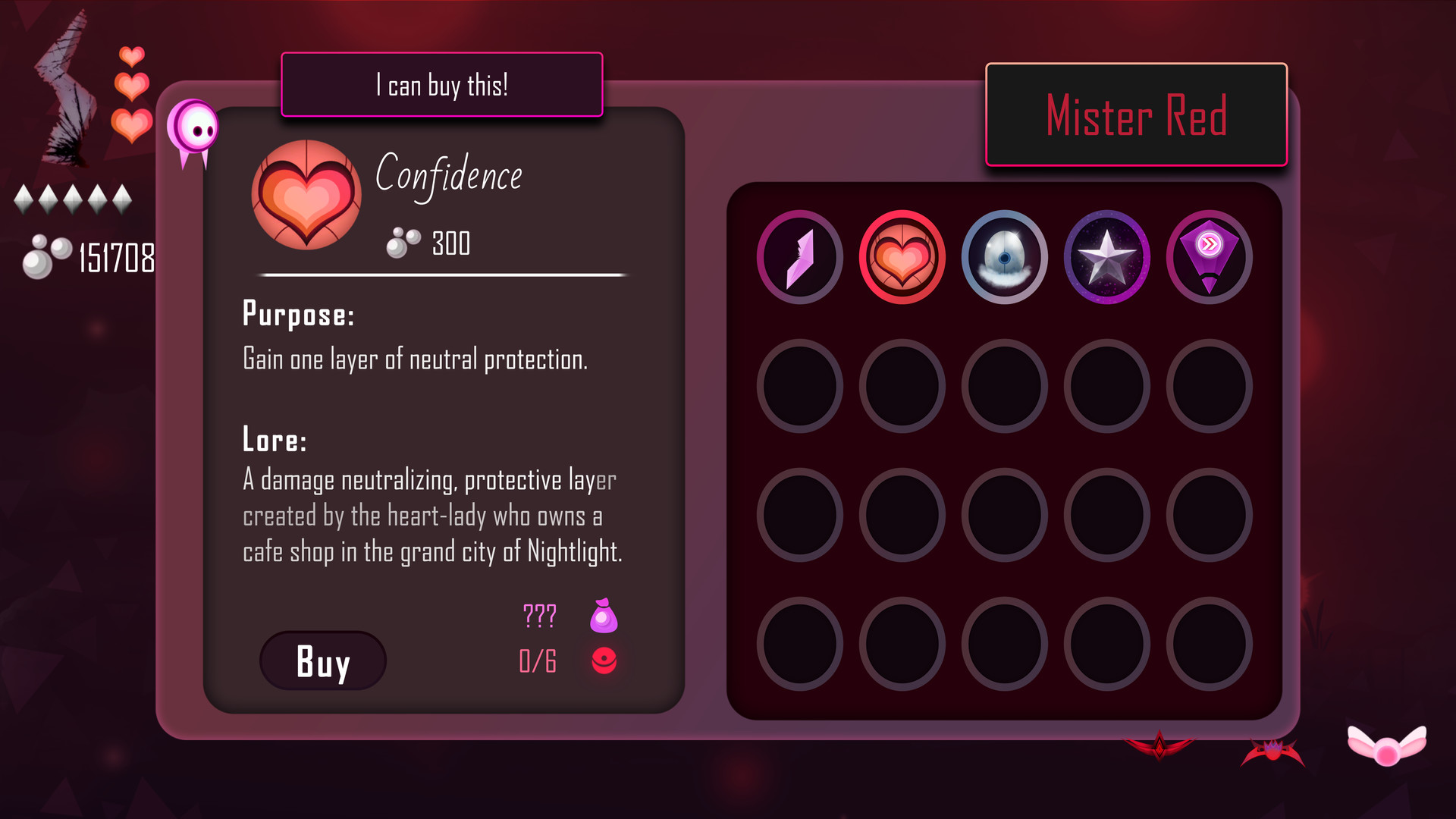Click the Mister Red nameplate
Viewport: 1456px width, 819px height.
[x=1137, y=115]
